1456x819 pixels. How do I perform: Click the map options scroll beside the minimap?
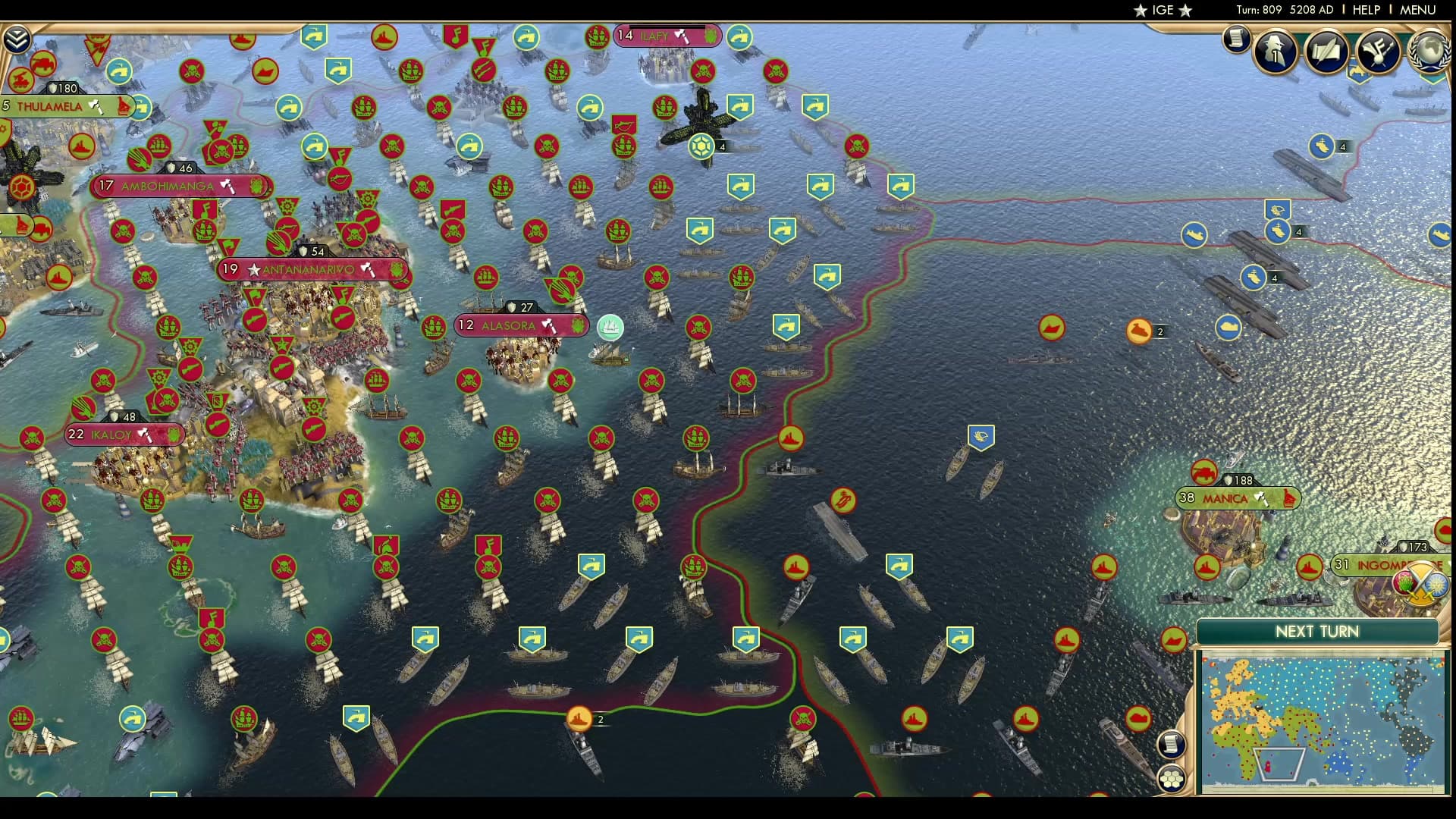(x=1172, y=745)
